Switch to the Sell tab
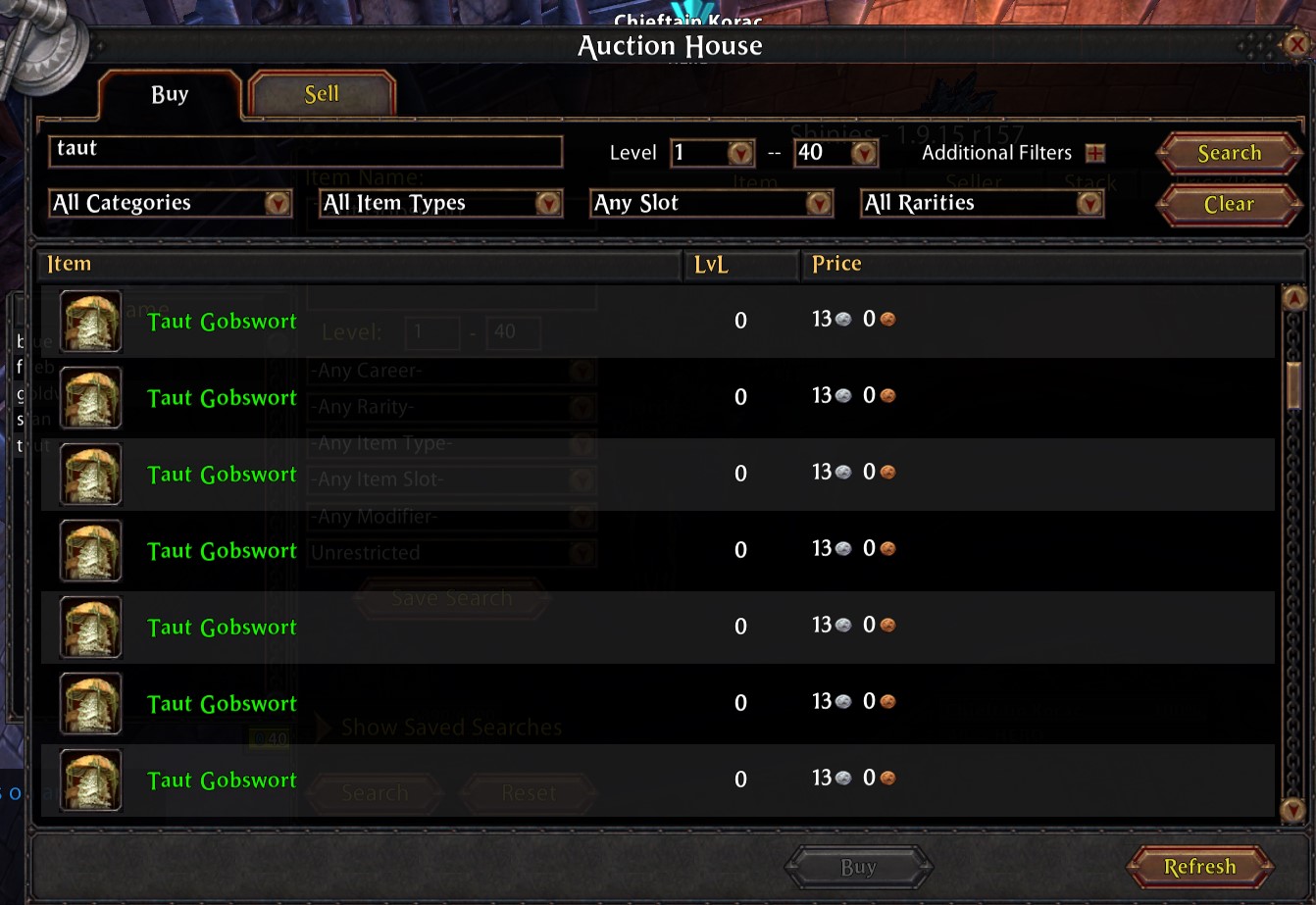 click(322, 93)
